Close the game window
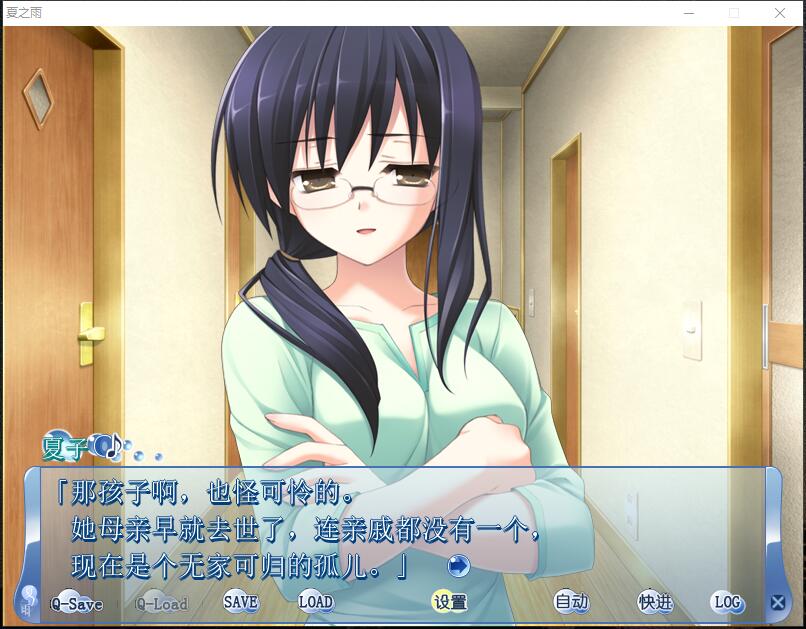This screenshot has height=629, width=806. (780, 13)
